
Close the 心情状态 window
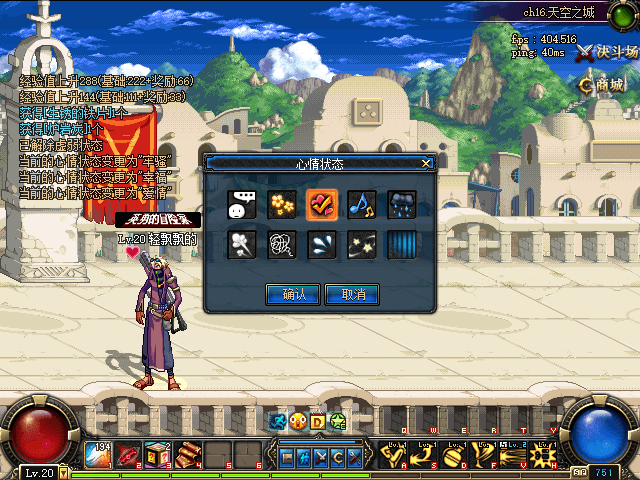coord(427,163)
